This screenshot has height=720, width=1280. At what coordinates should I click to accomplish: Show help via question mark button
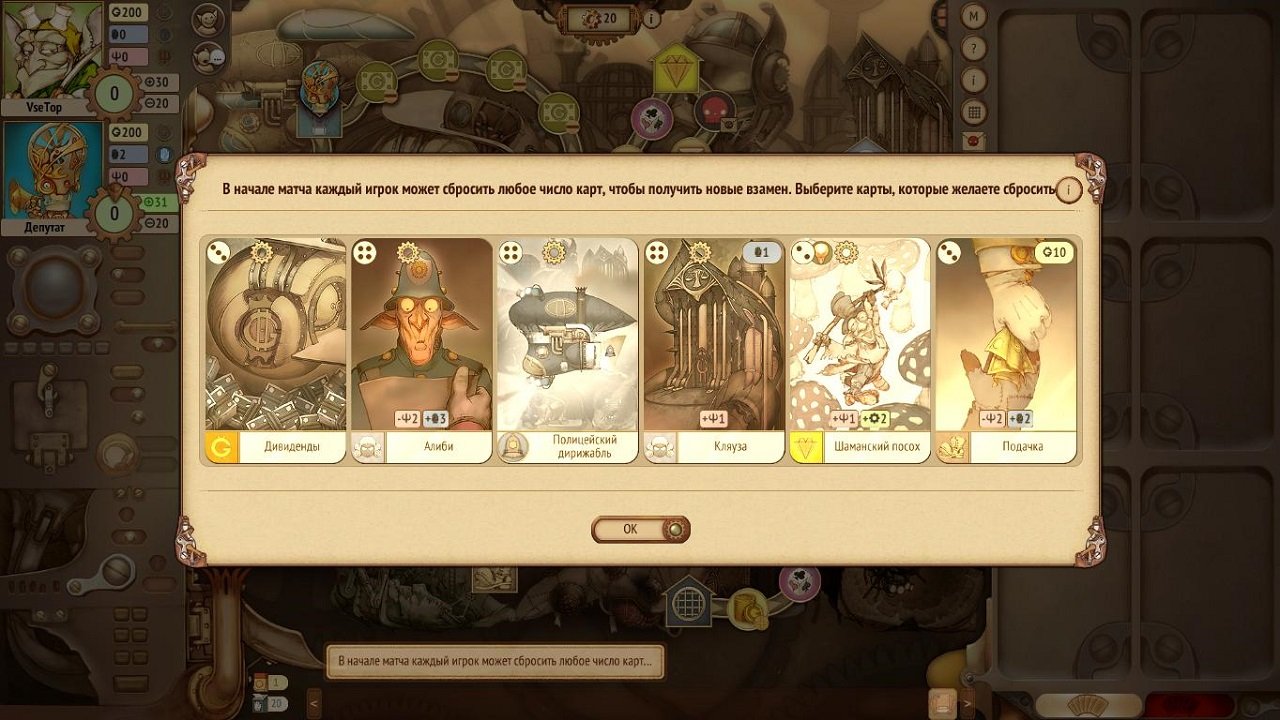click(973, 49)
